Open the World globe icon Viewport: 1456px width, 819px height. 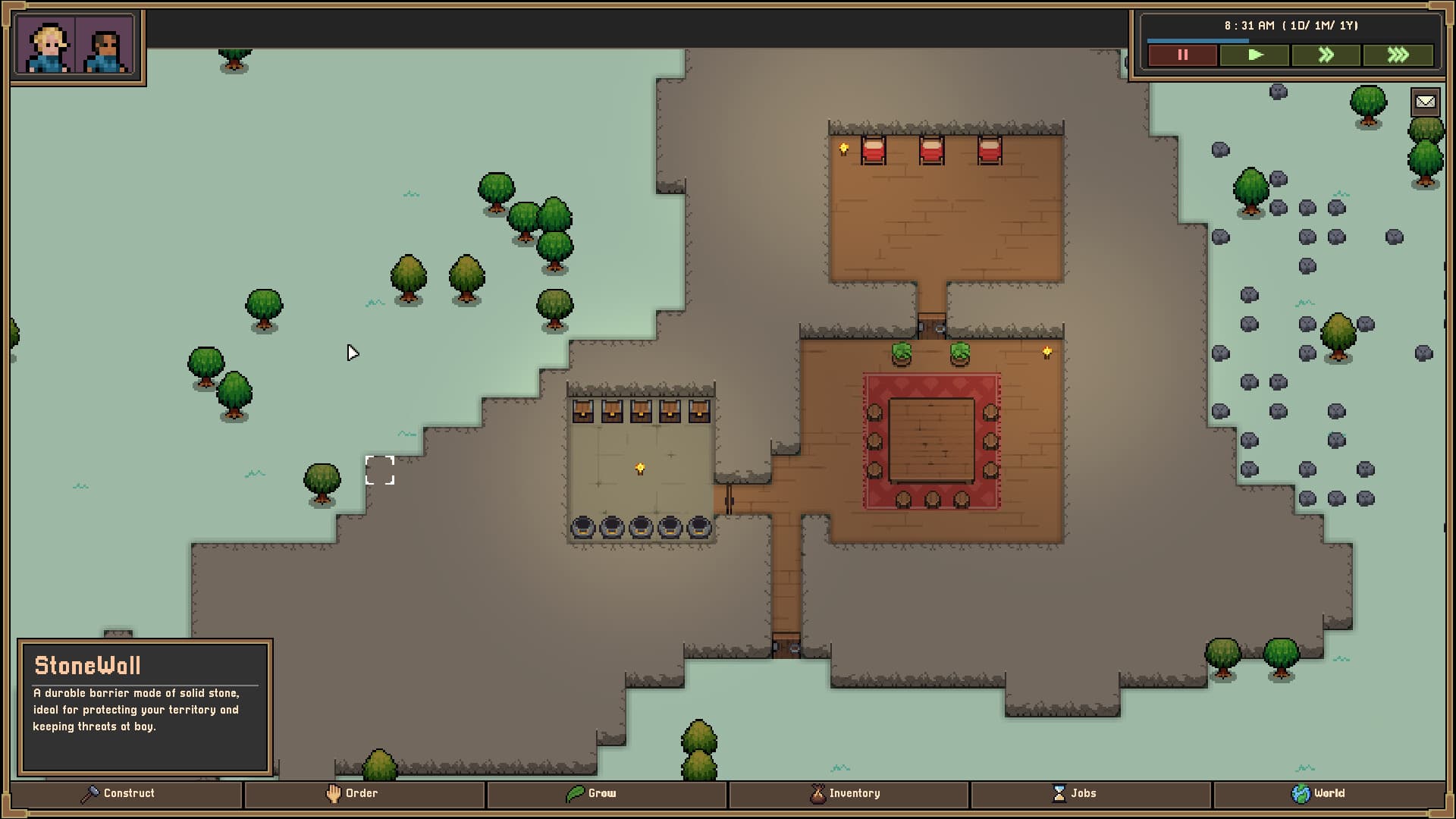point(1302,793)
